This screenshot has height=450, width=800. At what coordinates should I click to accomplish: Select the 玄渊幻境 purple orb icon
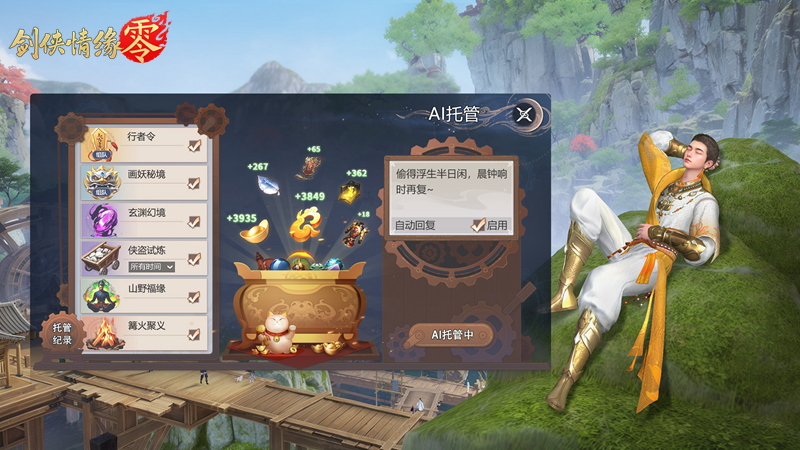(102, 221)
